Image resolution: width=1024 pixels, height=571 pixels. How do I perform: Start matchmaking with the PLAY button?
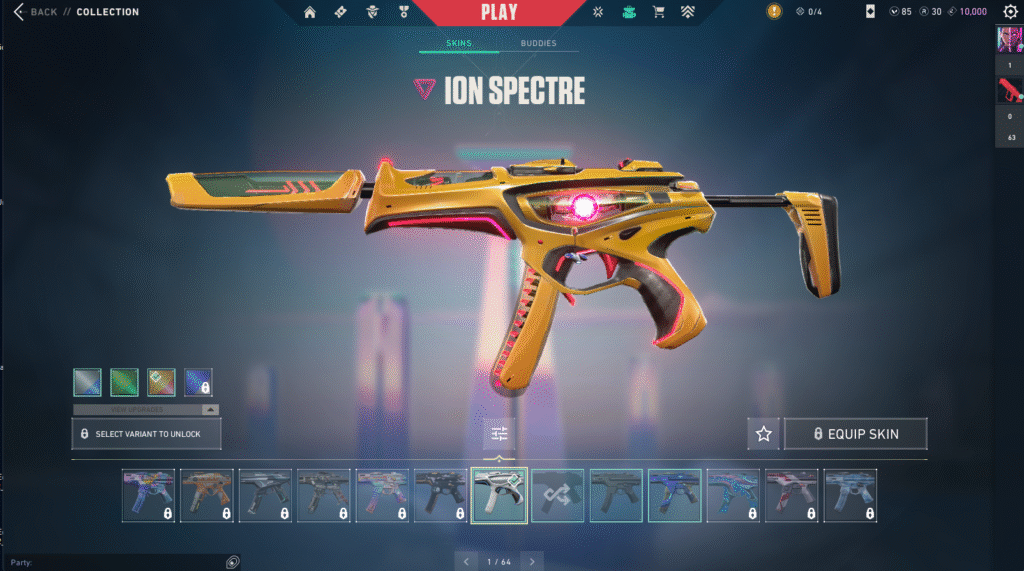pyautogui.click(x=499, y=13)
